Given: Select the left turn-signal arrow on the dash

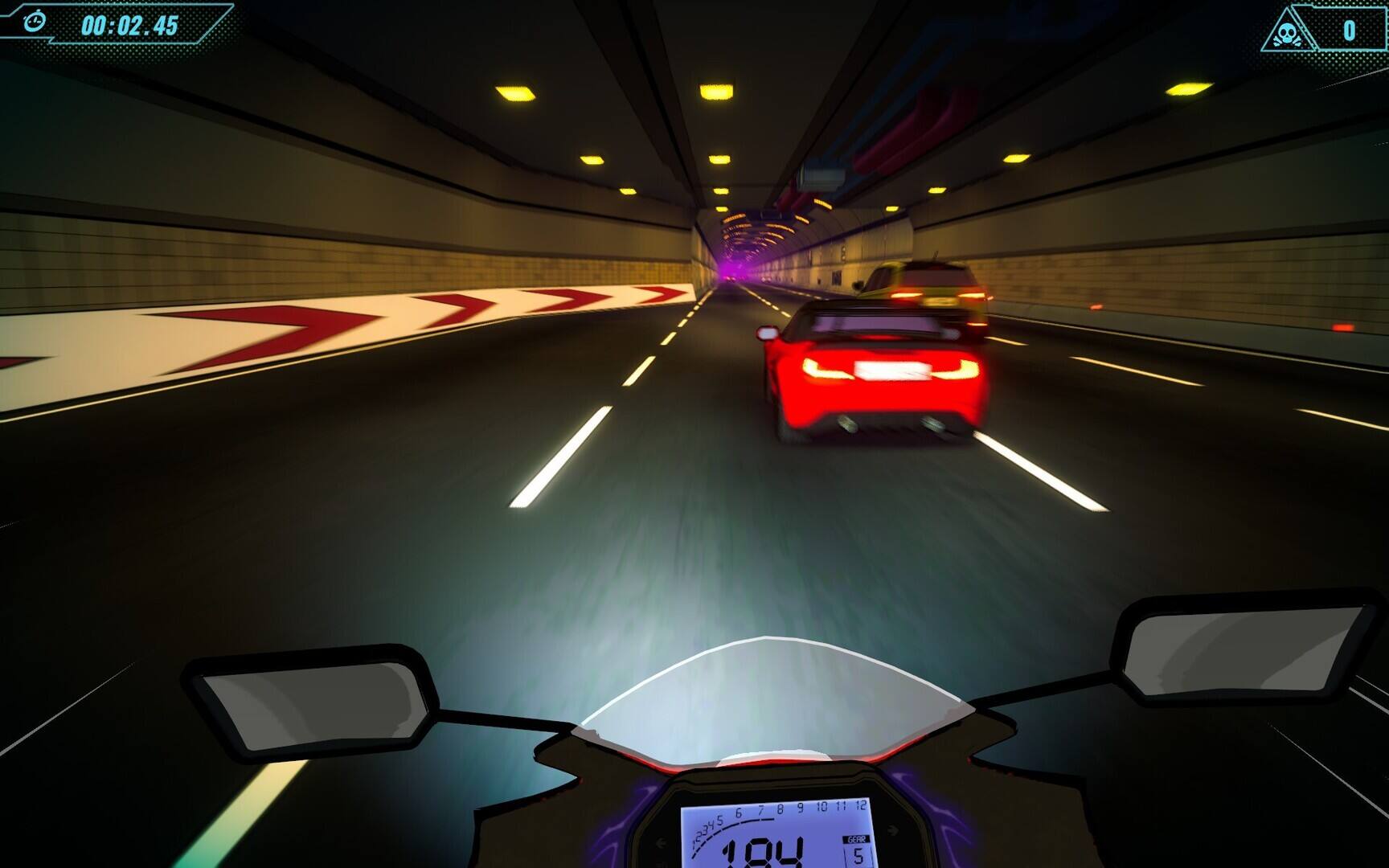Looking at the screenshot, I should [x=662, y=842].
